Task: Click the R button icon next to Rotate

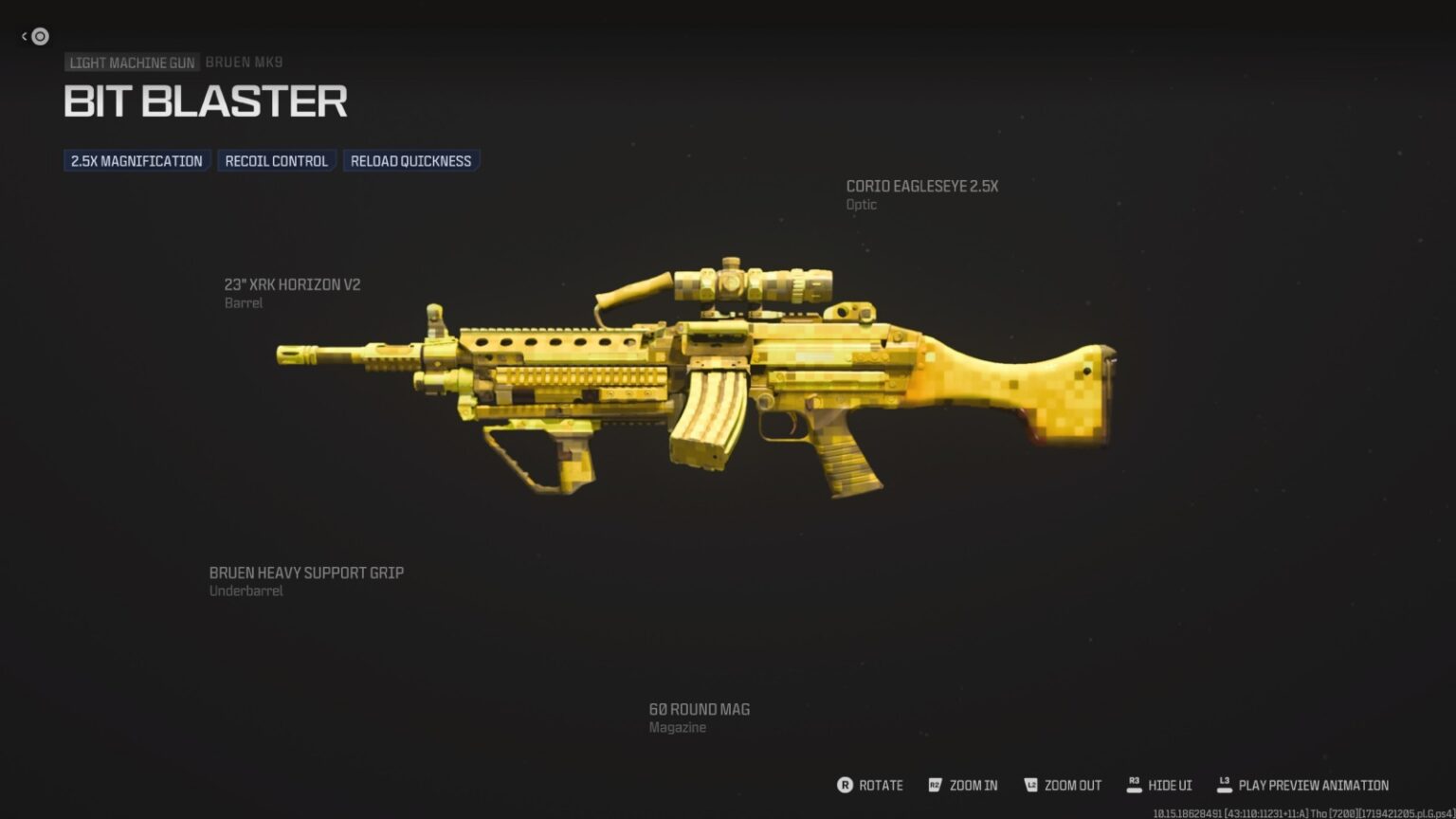Action: pos(844,785)
